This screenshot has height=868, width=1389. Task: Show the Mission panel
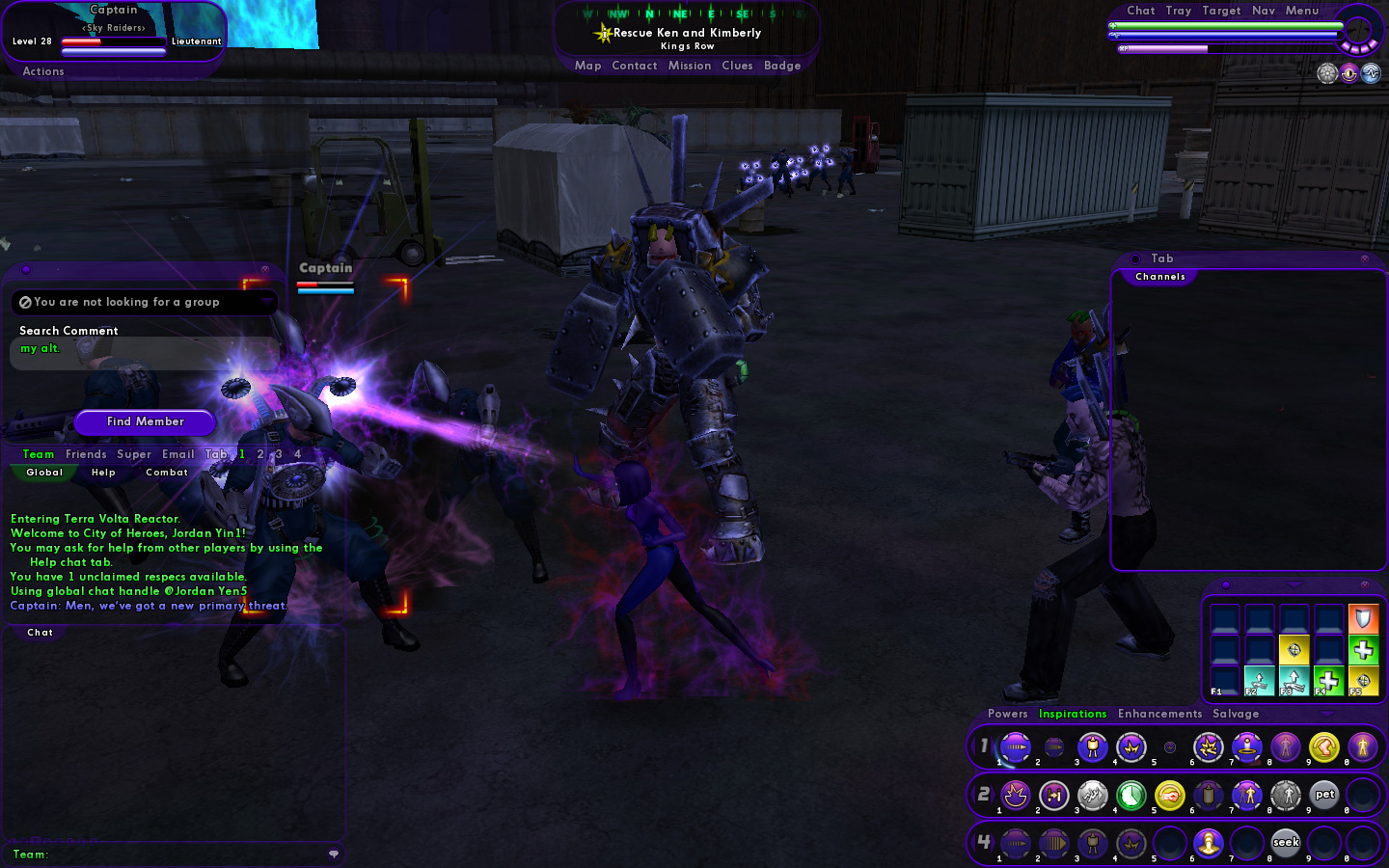point(689,66)
